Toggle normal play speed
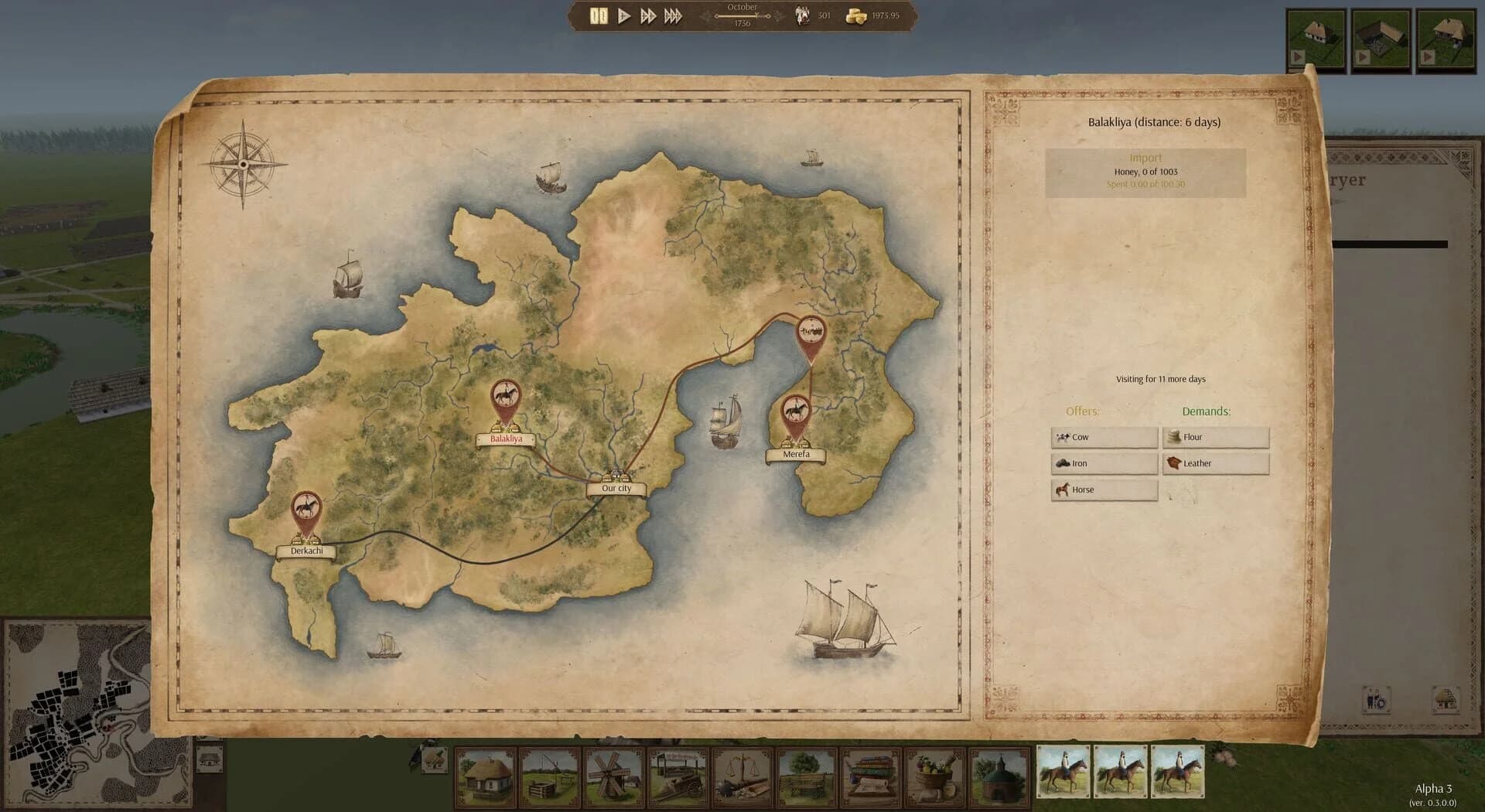Image resolution: width=1485 pixels, height=812 pixels. pos(623,15)
